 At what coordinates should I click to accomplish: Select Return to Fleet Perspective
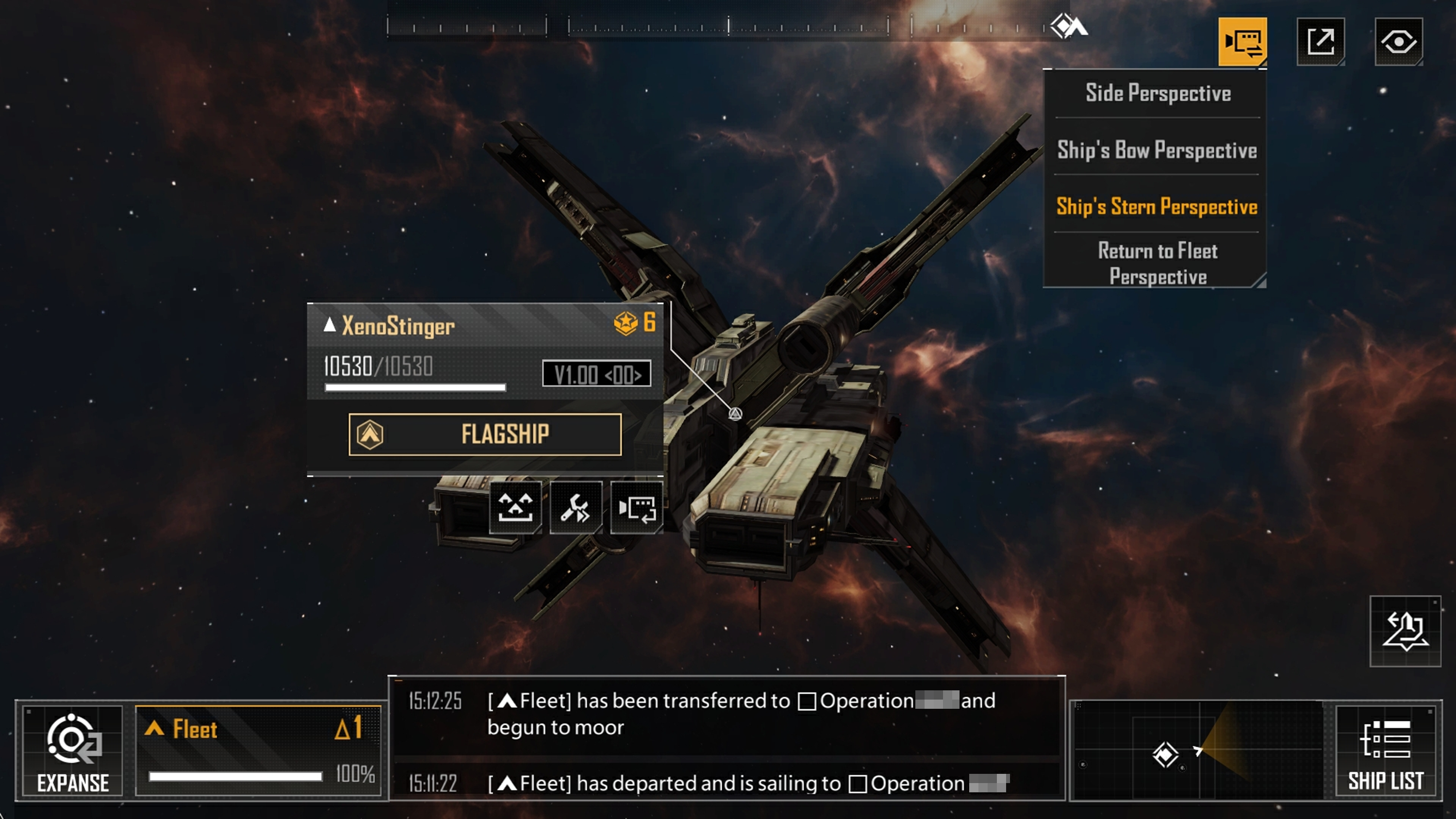click(1157, 264)
